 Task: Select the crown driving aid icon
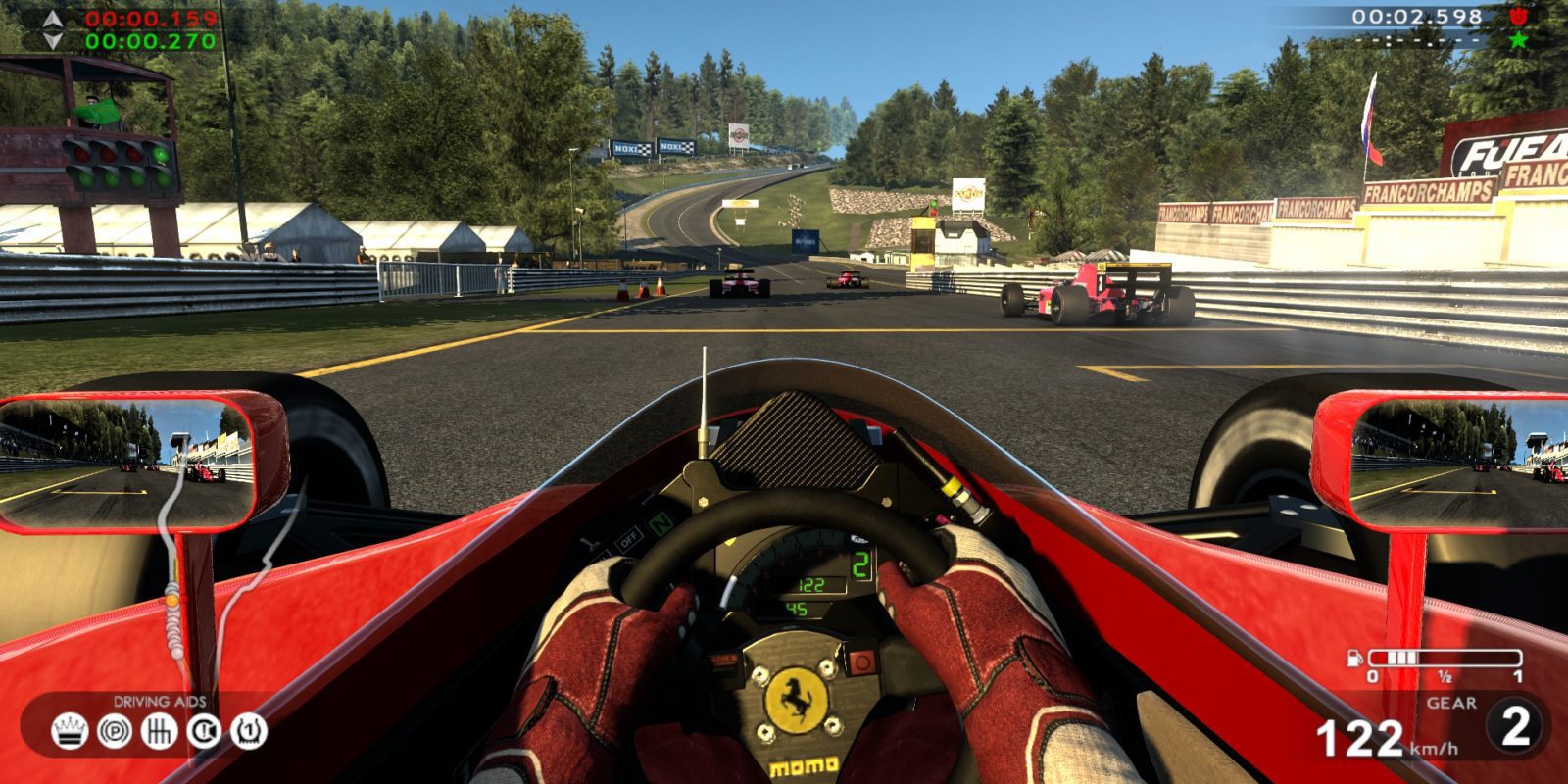[69, 731]
